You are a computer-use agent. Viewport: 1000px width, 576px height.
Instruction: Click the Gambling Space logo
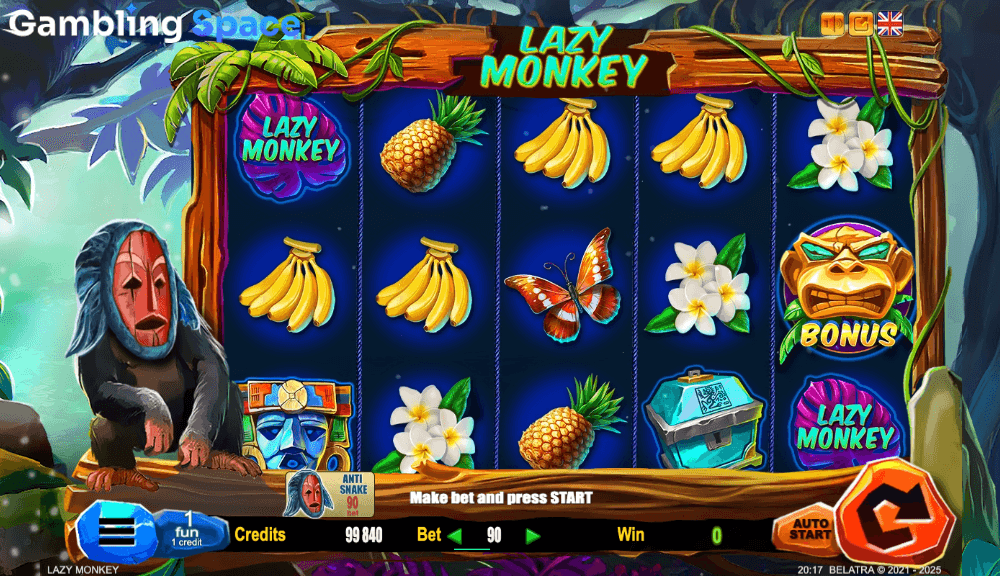(150, 24)
